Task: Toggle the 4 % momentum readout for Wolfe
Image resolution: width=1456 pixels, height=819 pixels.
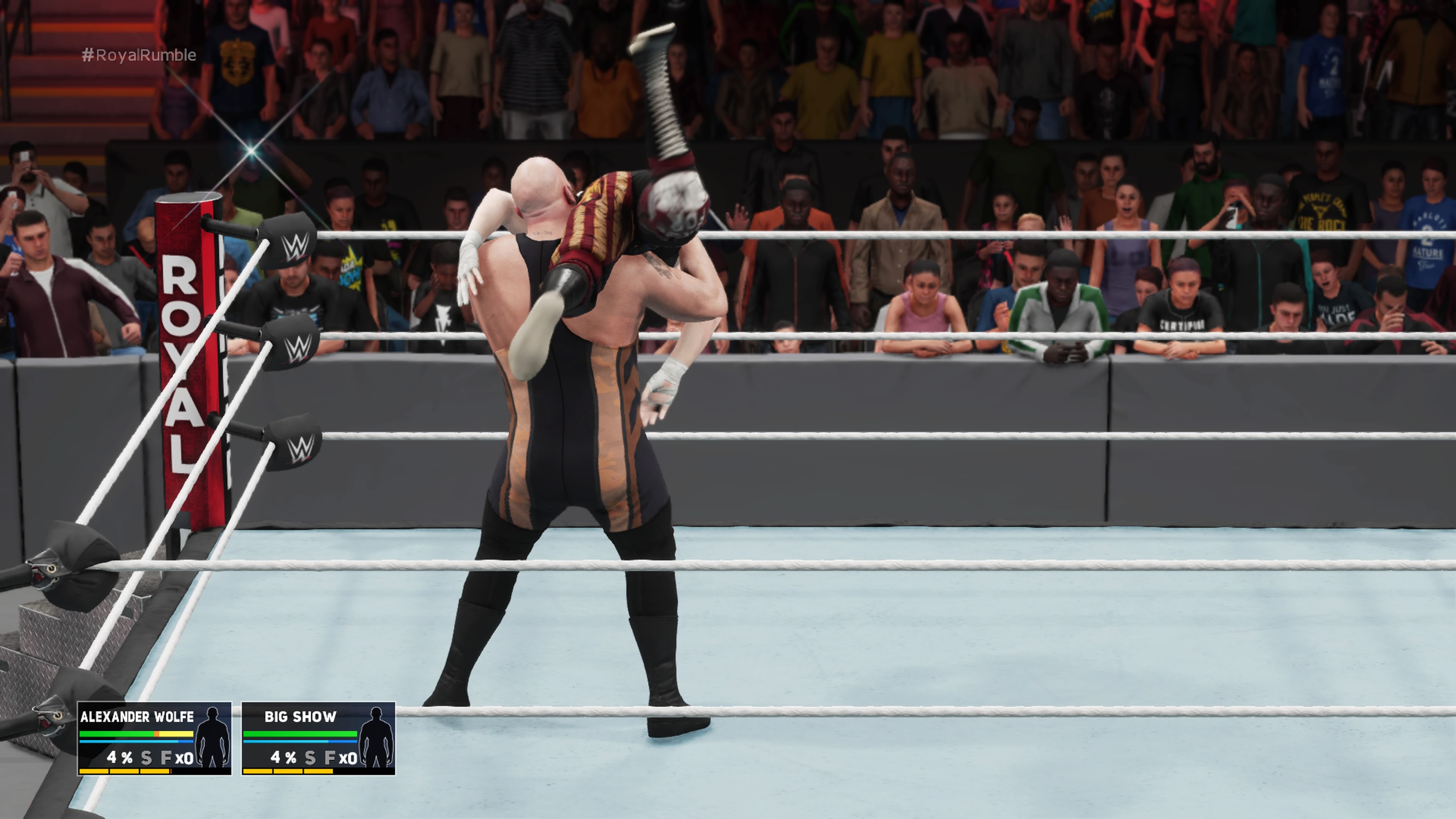Action: 121,758
